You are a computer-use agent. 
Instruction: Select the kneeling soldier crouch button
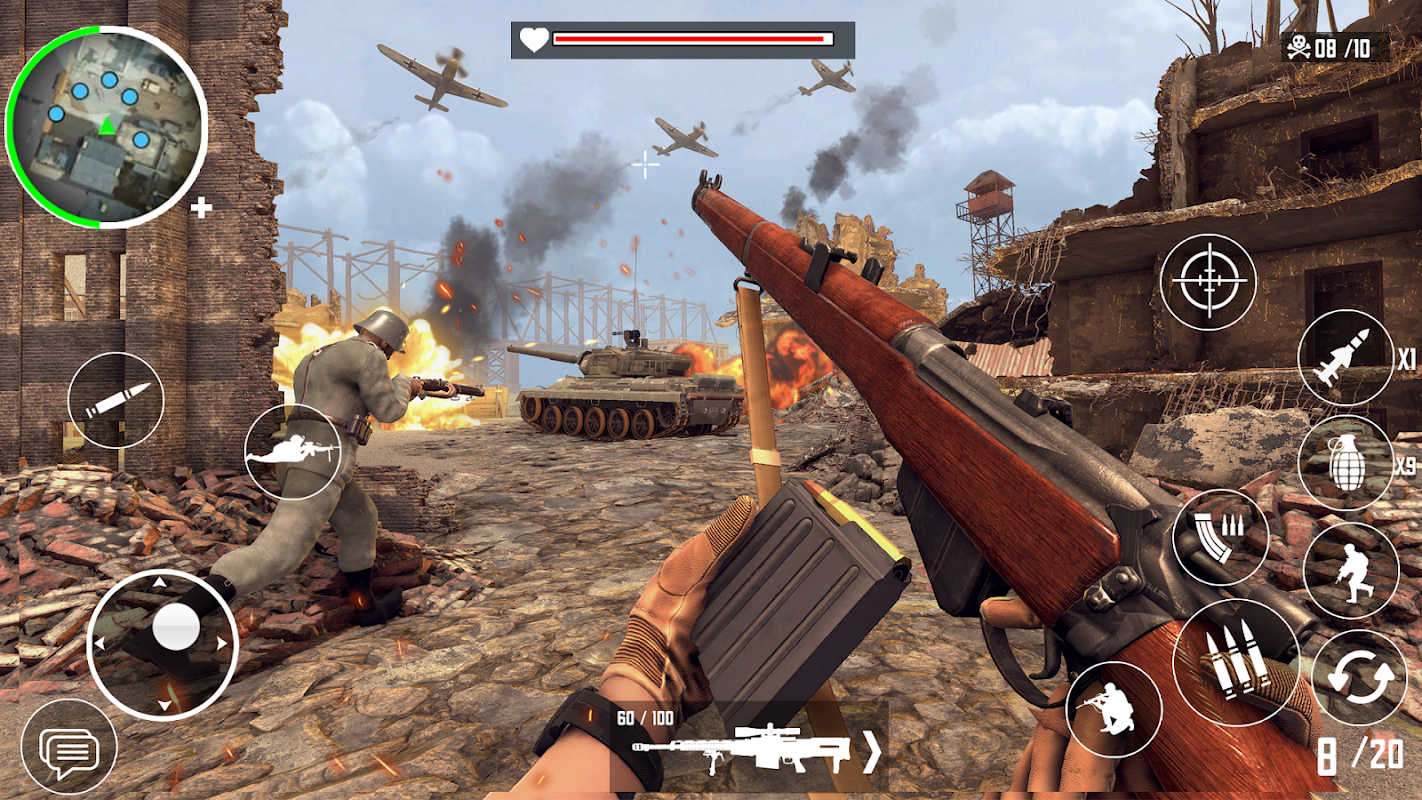pyautogui.click(x=1114, y=709)
